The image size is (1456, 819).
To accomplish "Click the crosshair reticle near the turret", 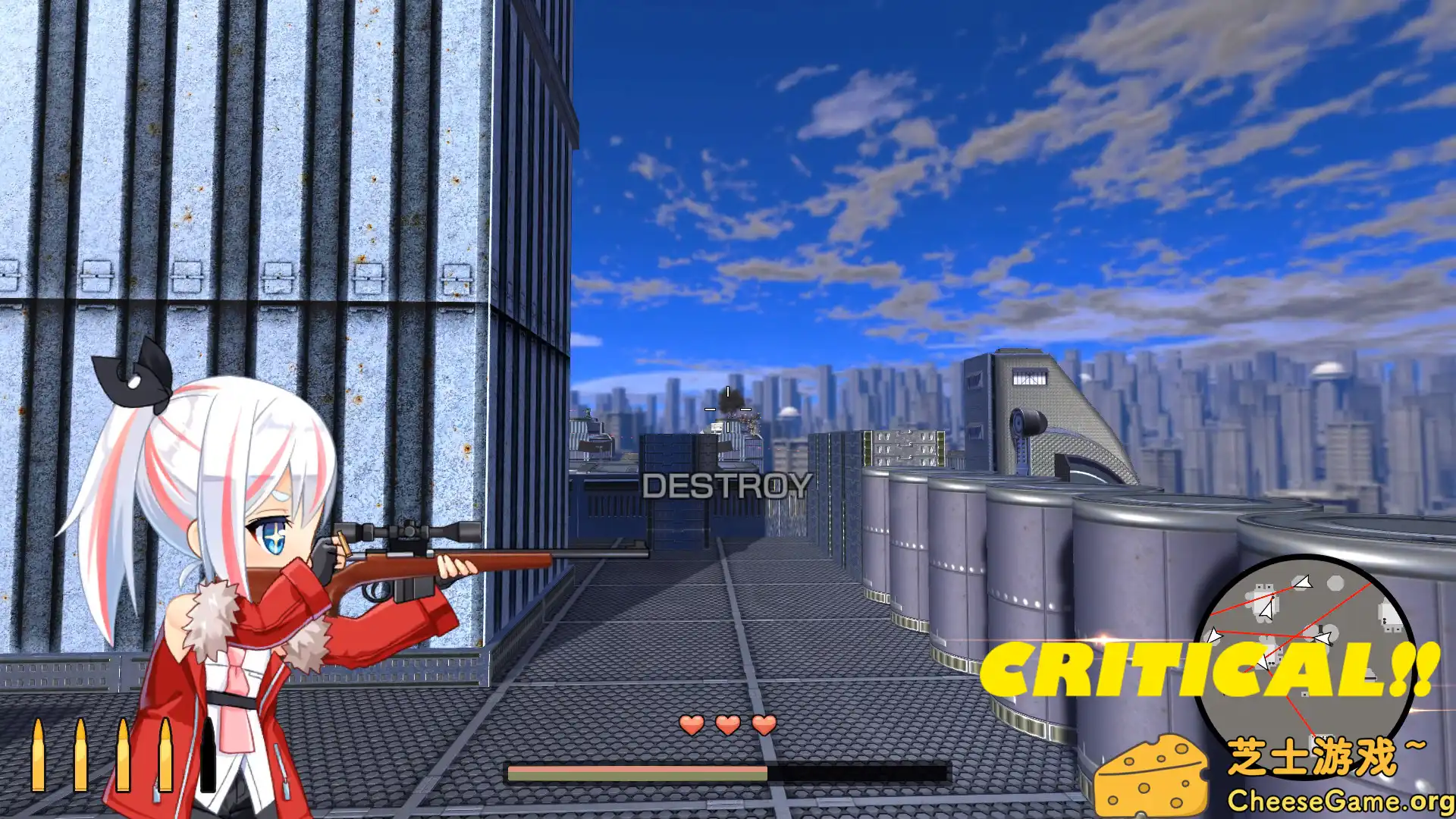I will (x=726, y=409).
